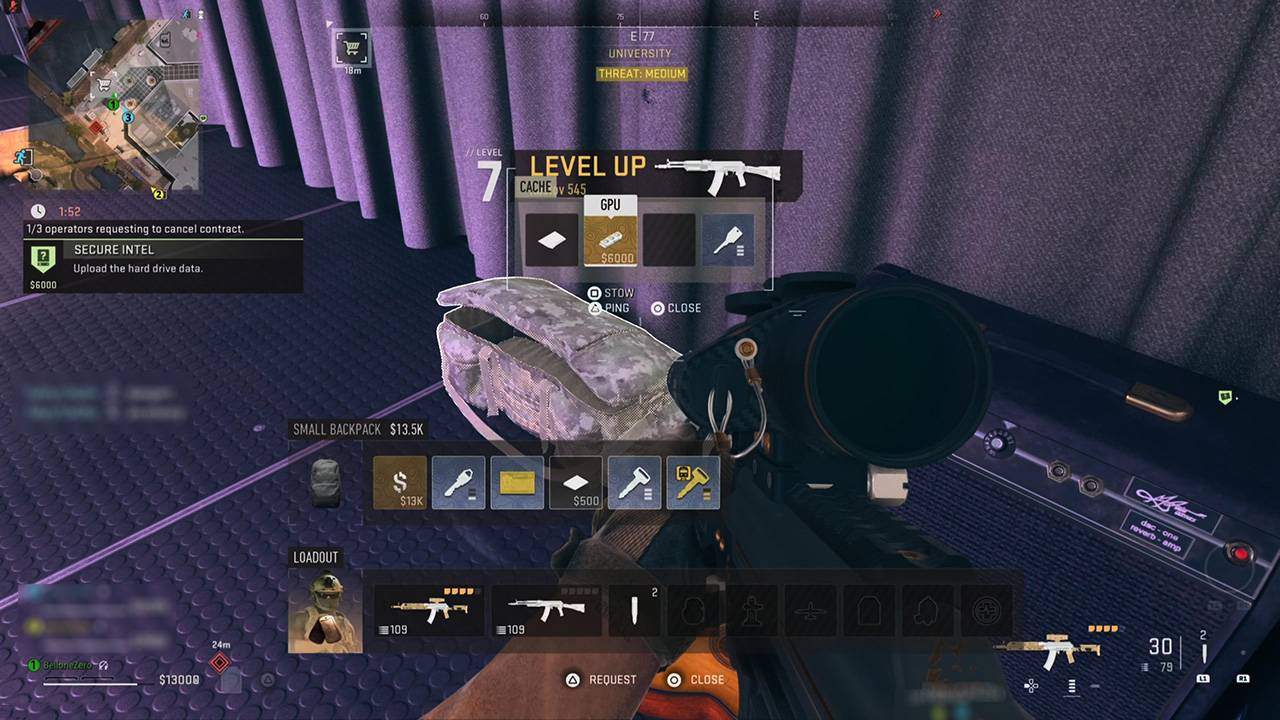Select the empty armor plate slot
The image size is (1280, 720).
(x=868, y=608)
